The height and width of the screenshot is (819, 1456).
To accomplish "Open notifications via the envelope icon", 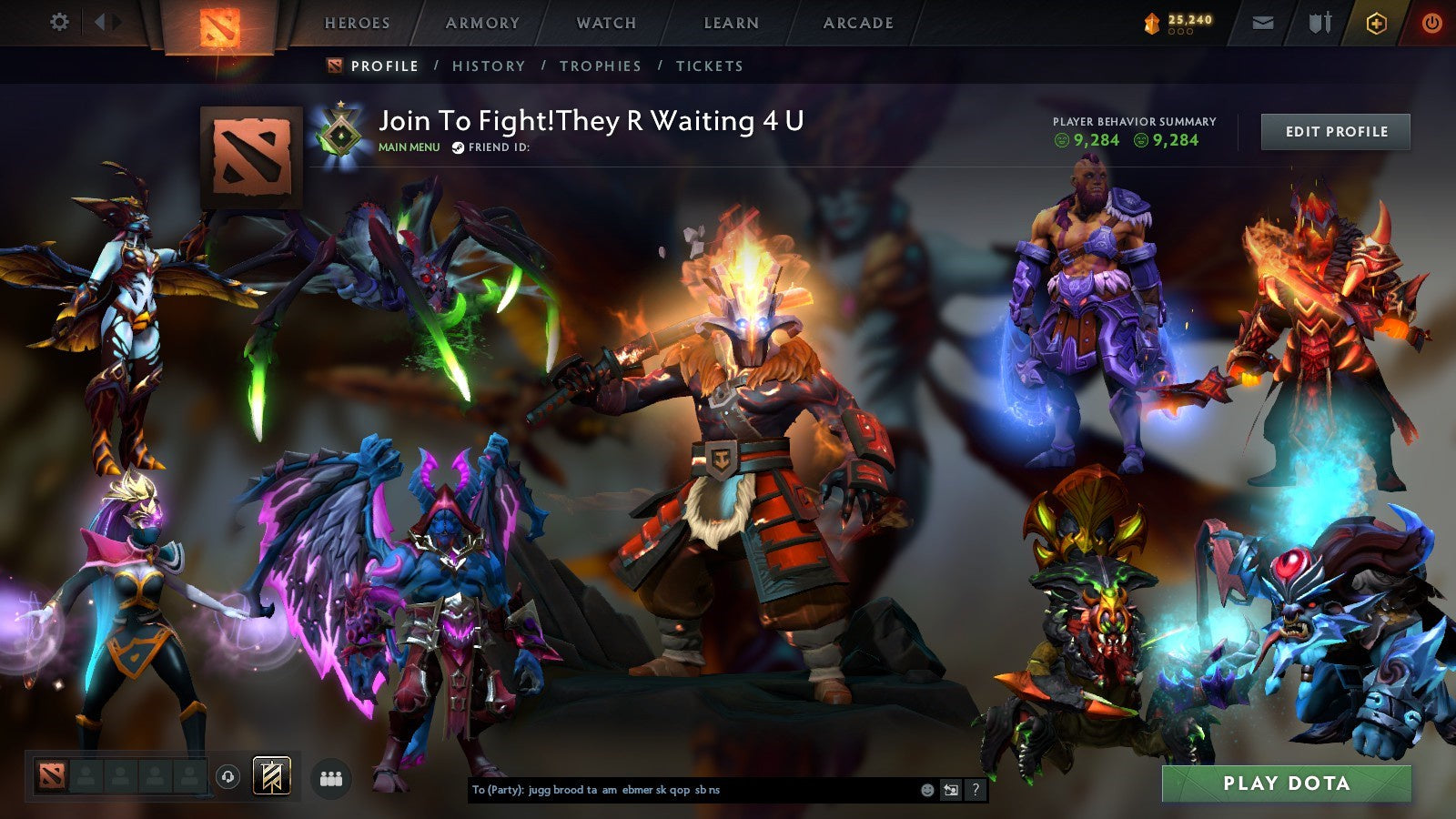I will pyautogui.click(x=1263, y=22).
